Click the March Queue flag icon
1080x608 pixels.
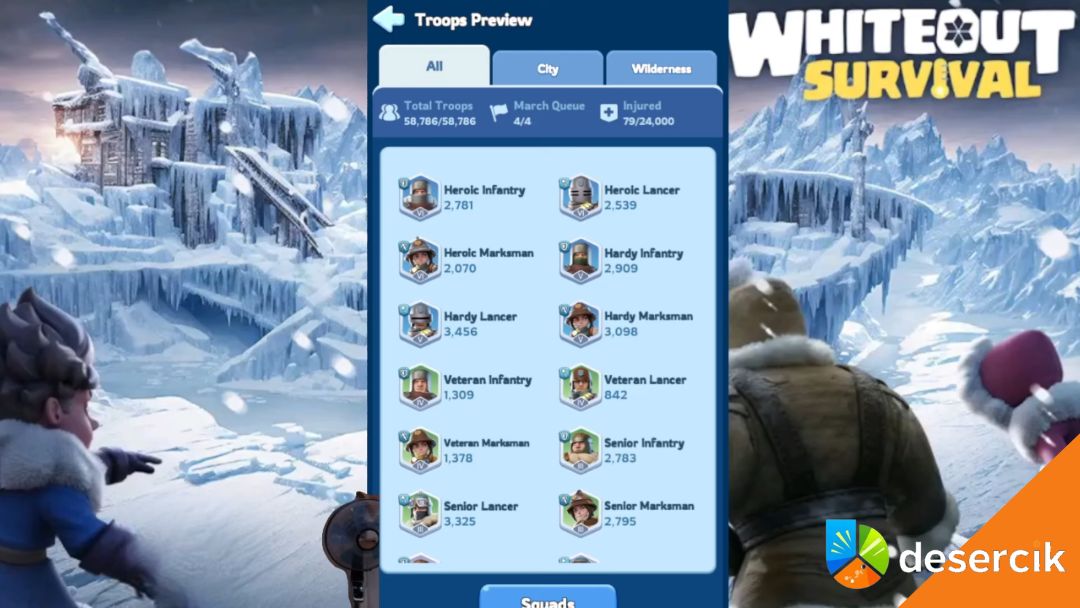[499, 113]
